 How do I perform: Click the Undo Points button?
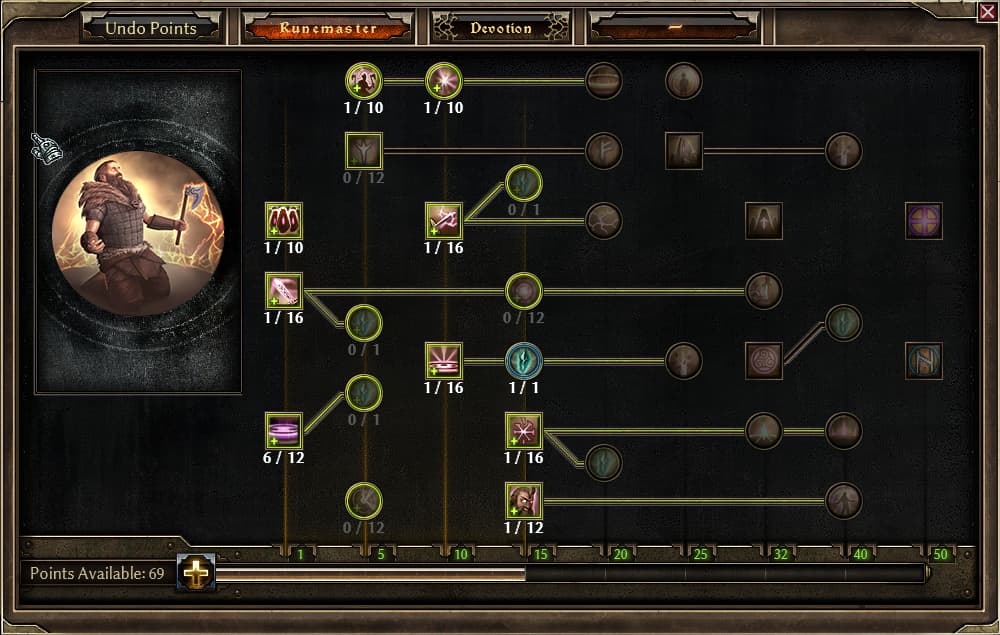click(151, 28)
